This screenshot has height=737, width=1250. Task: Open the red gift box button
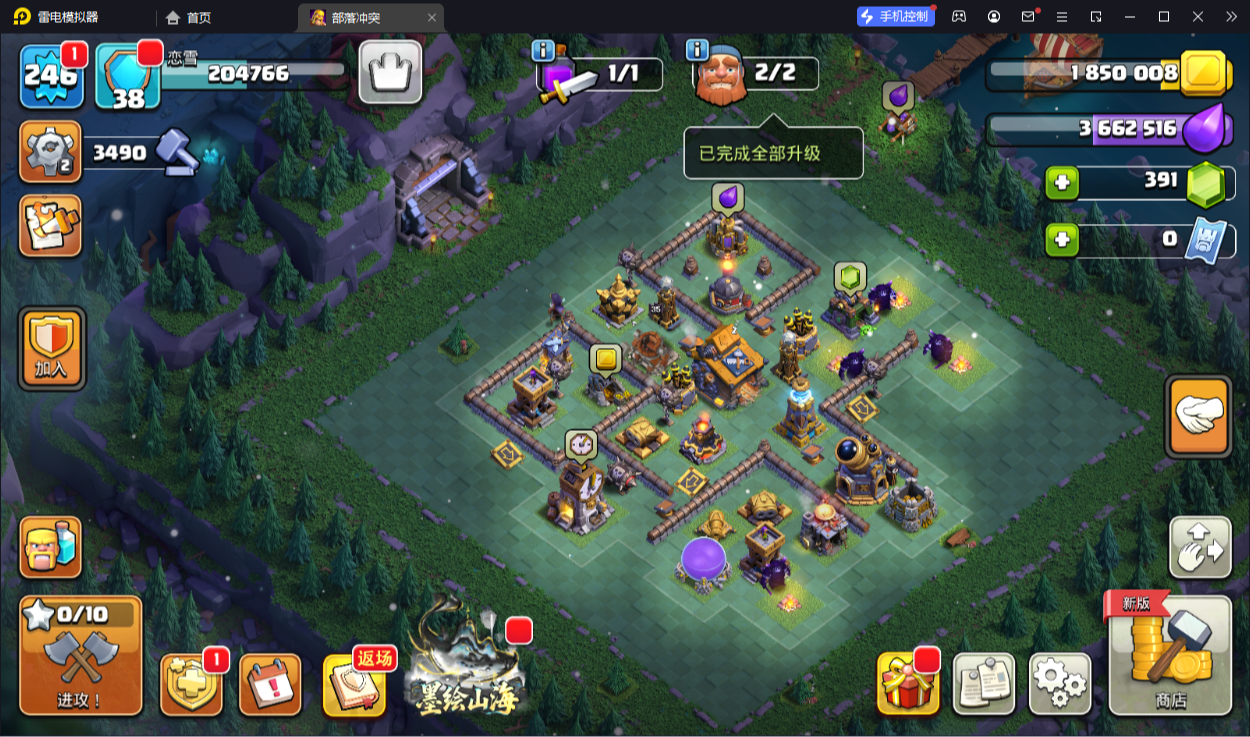point(908,684)
